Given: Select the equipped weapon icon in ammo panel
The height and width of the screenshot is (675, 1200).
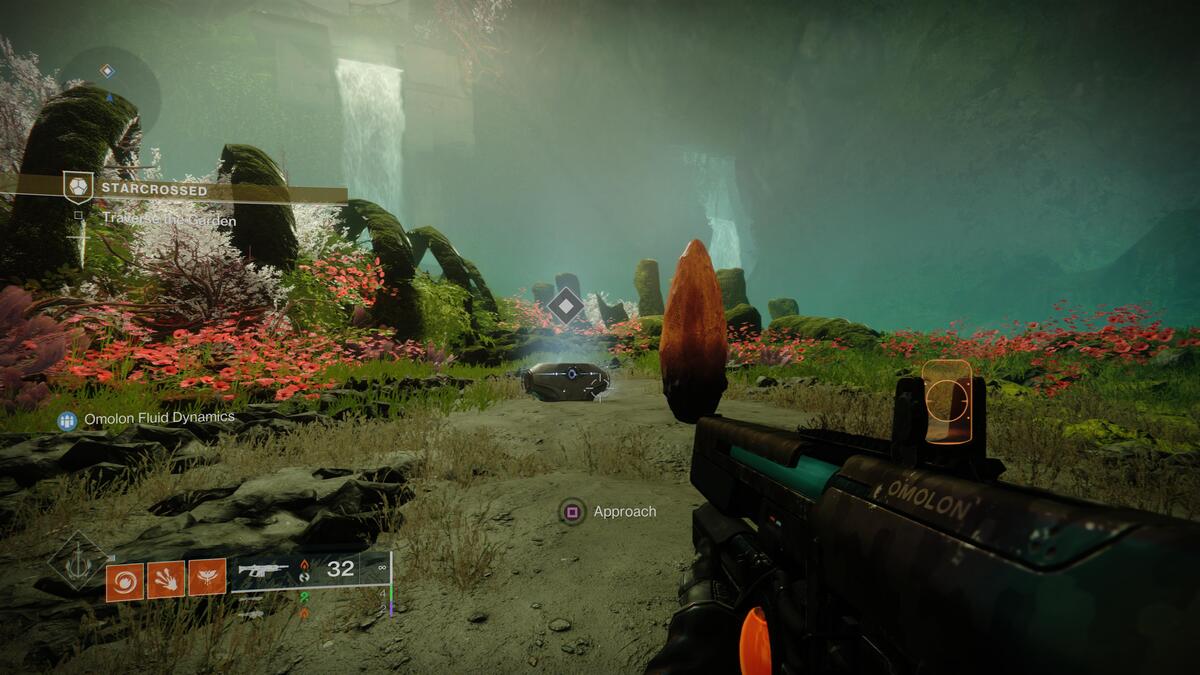Looking at the screenshot, I should point(263,569).
